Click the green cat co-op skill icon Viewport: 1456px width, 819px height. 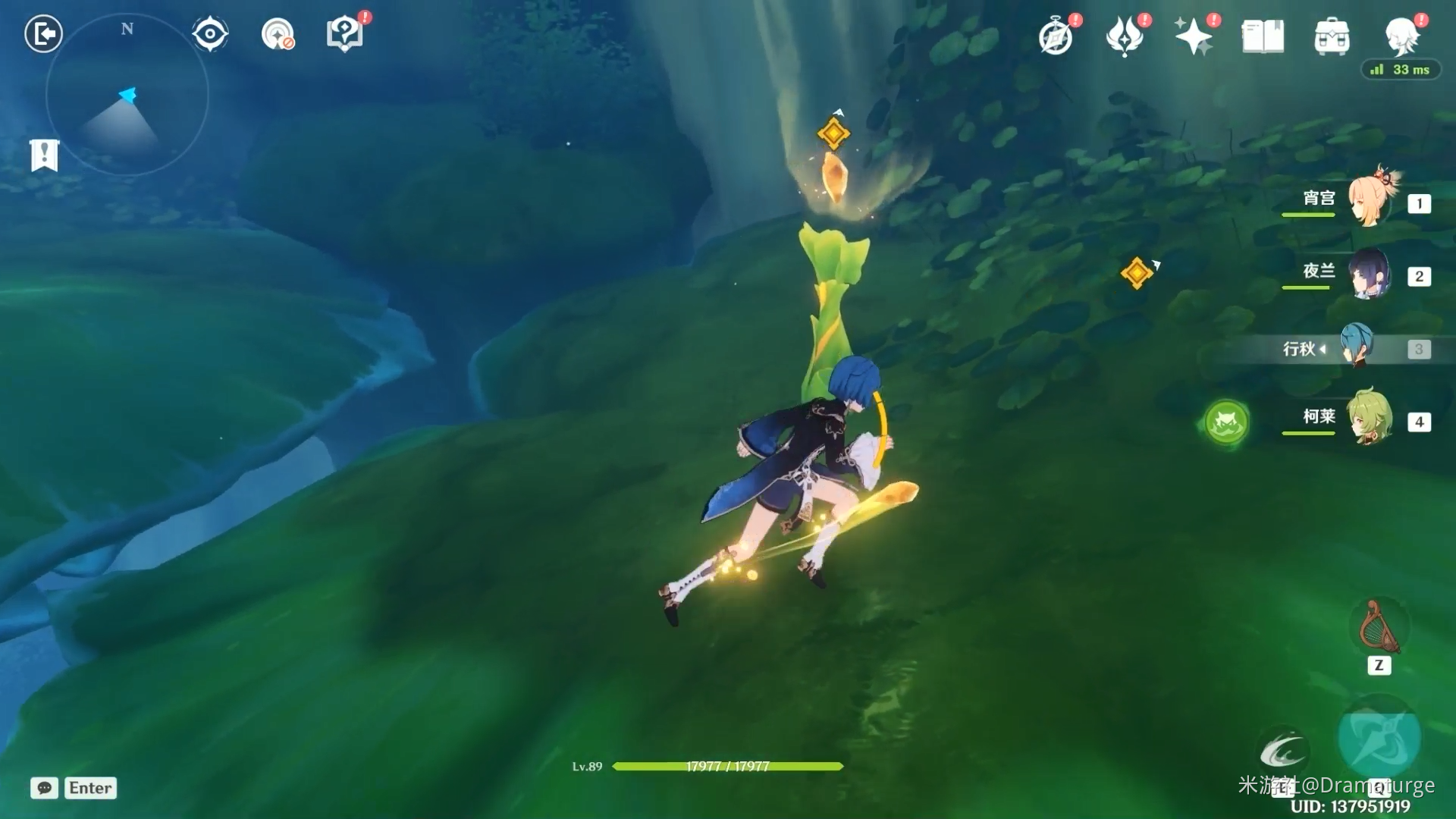coord(1226,422)
